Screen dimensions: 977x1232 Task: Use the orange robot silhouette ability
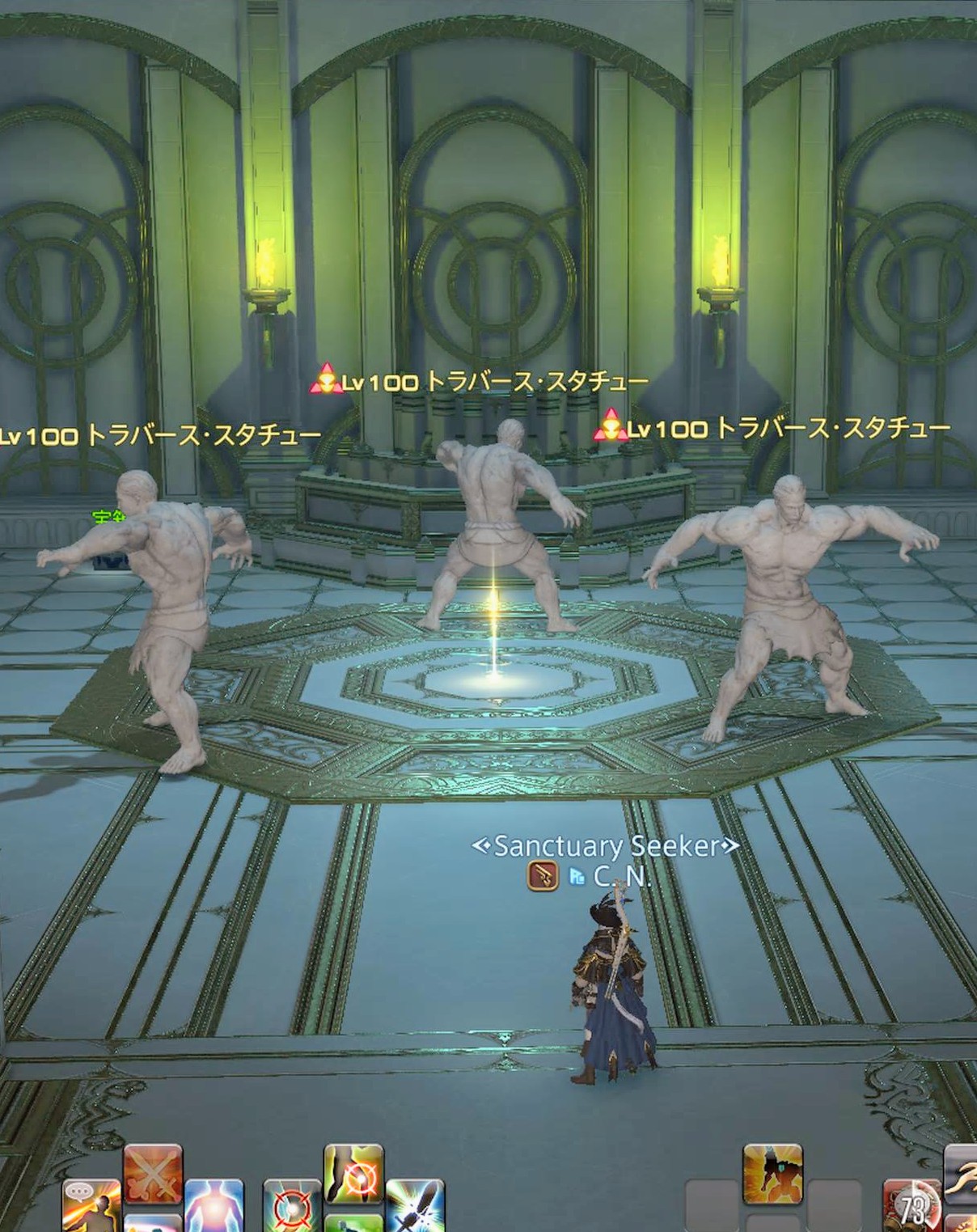click(772, 1173)
